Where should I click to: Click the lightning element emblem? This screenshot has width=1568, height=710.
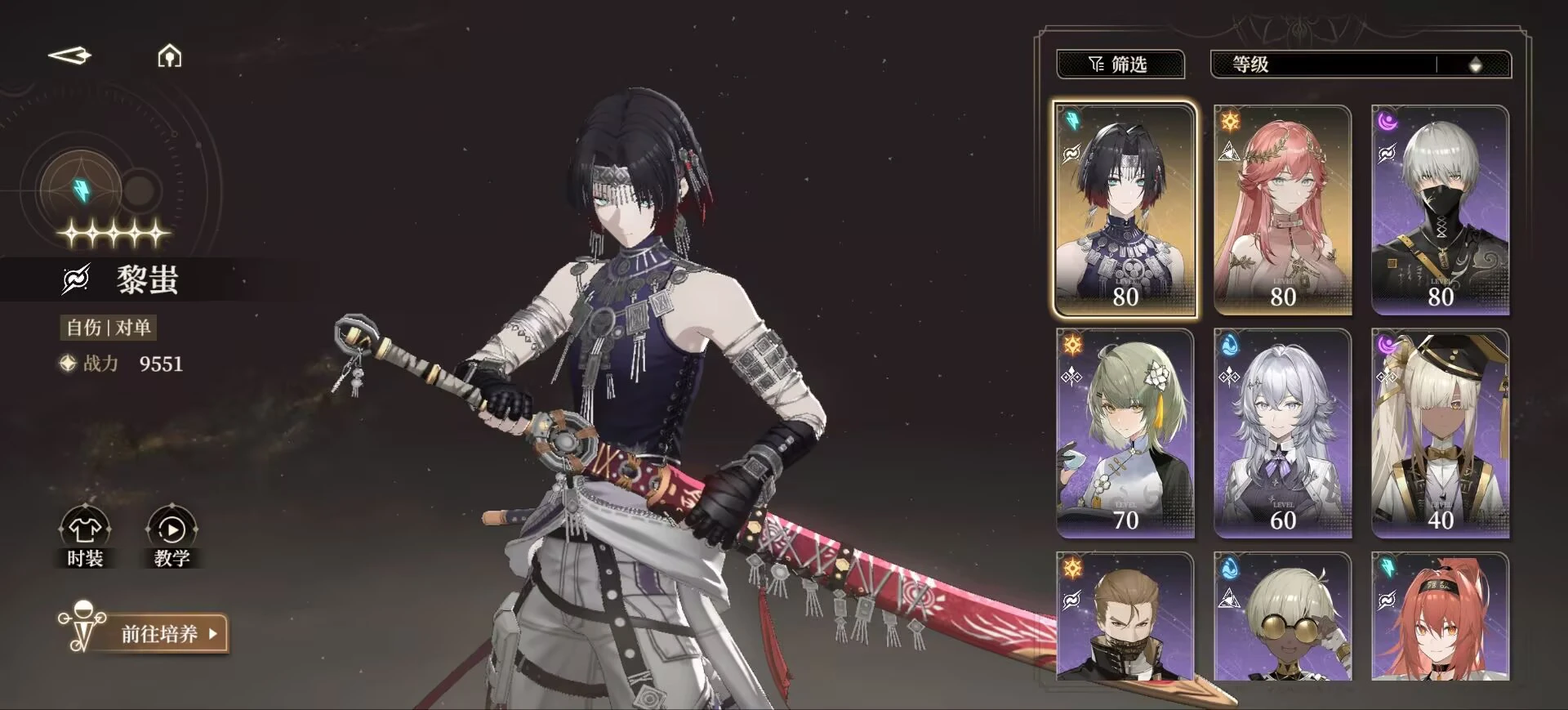82,190
